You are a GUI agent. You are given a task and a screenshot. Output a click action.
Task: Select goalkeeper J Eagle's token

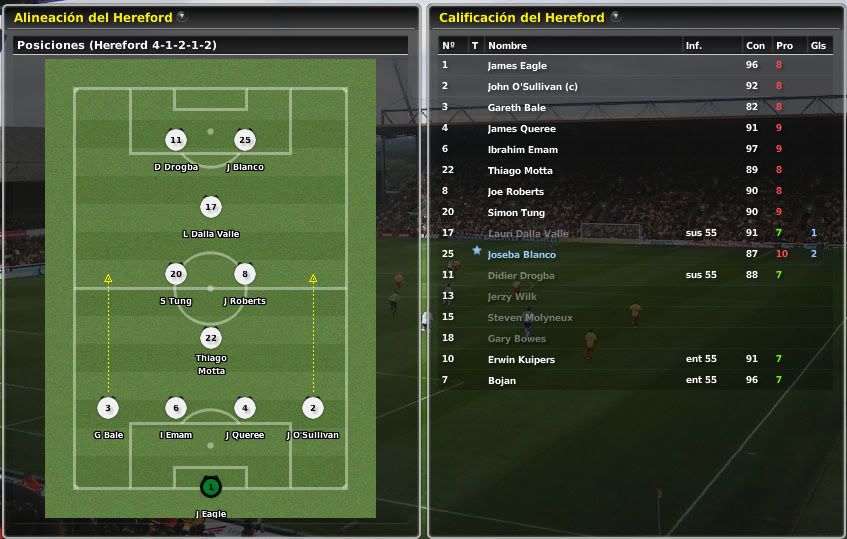click(210, 487)
